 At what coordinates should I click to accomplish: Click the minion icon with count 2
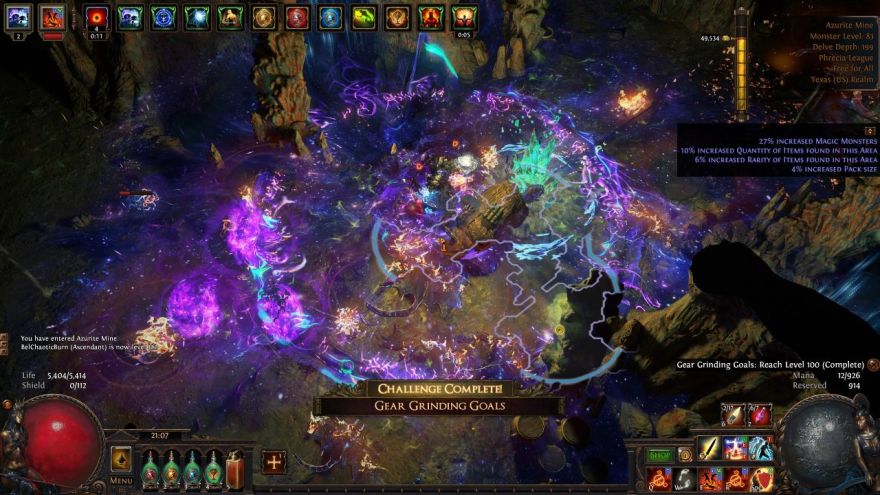click(x=19, y=17)
